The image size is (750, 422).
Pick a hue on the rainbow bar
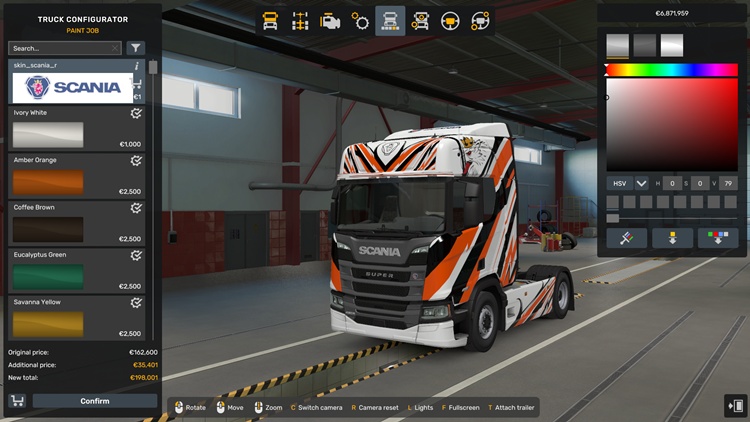click(671, 70)
